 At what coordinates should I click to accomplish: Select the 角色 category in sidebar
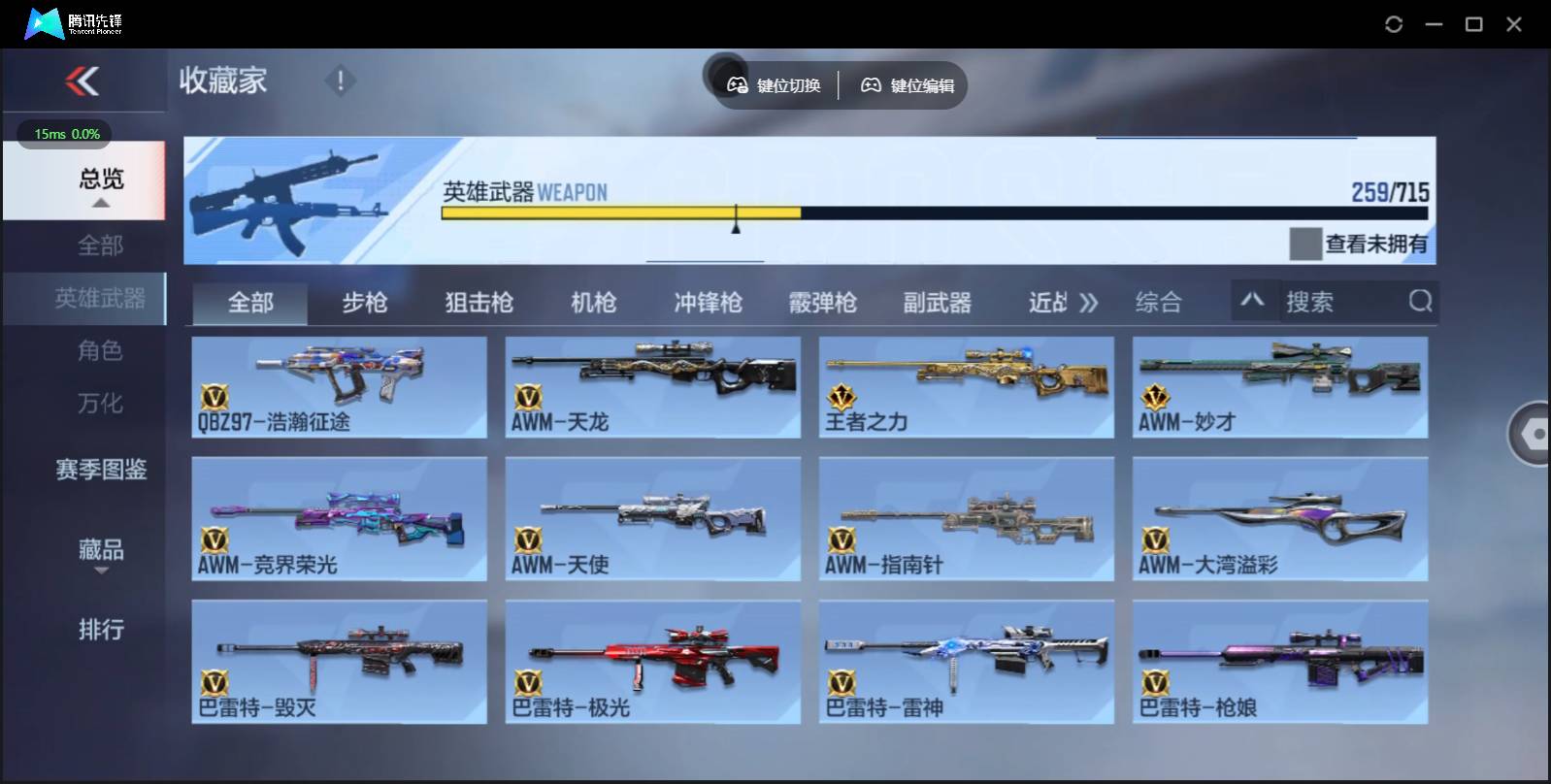(100, 351)
